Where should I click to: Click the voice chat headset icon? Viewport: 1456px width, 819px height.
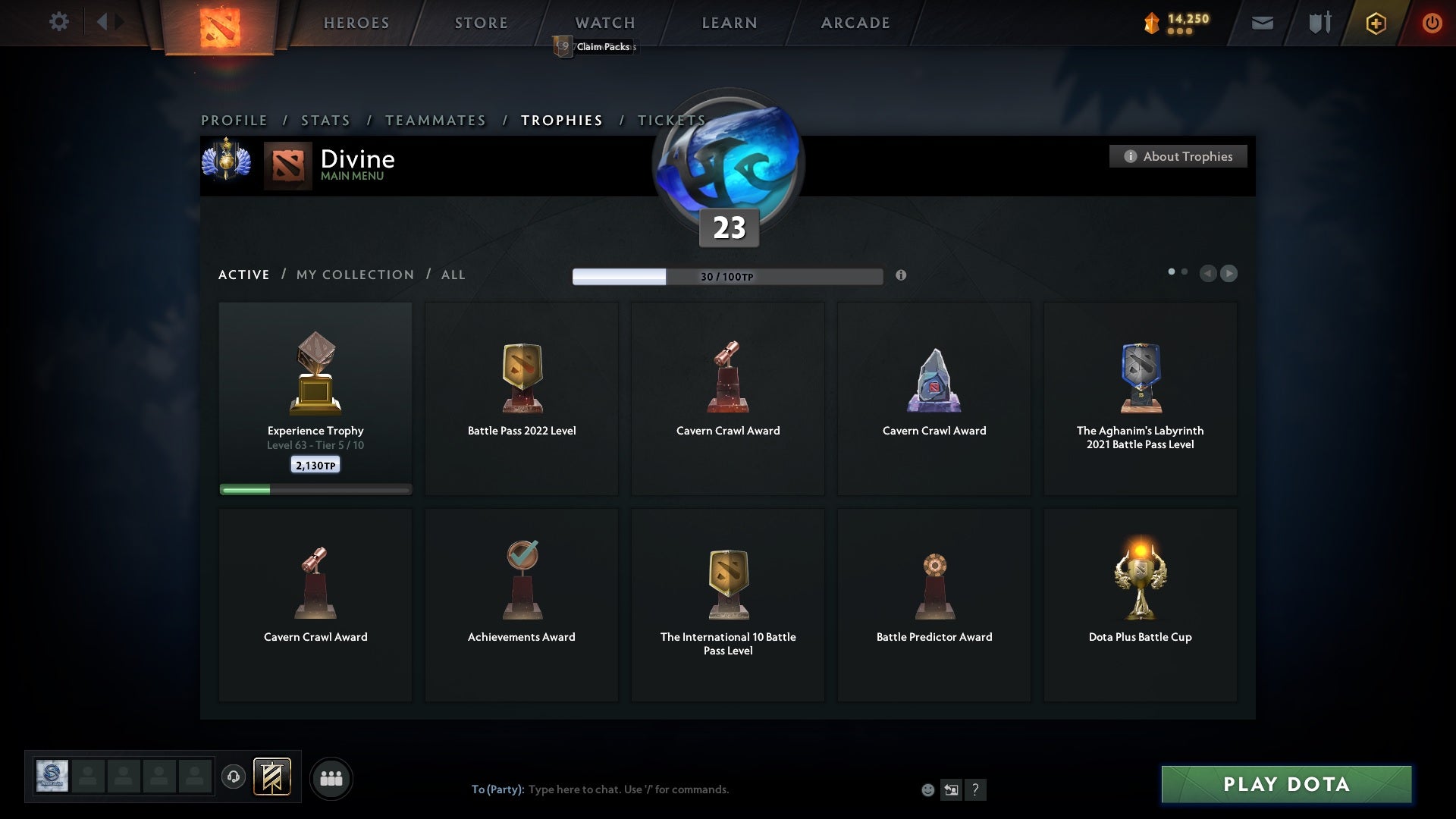(x=234, y=775)
